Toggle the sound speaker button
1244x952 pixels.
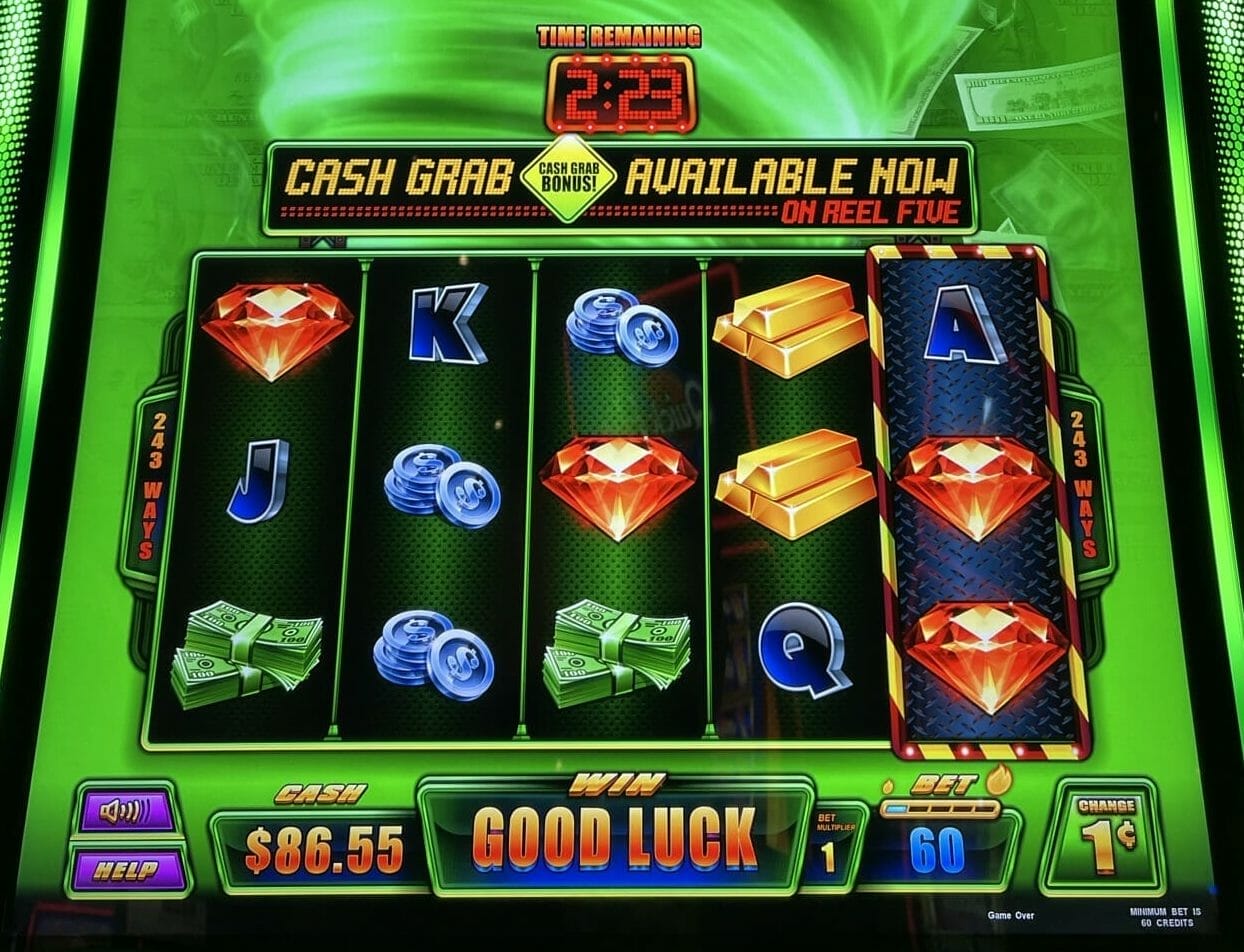click(x=127, y=812)
